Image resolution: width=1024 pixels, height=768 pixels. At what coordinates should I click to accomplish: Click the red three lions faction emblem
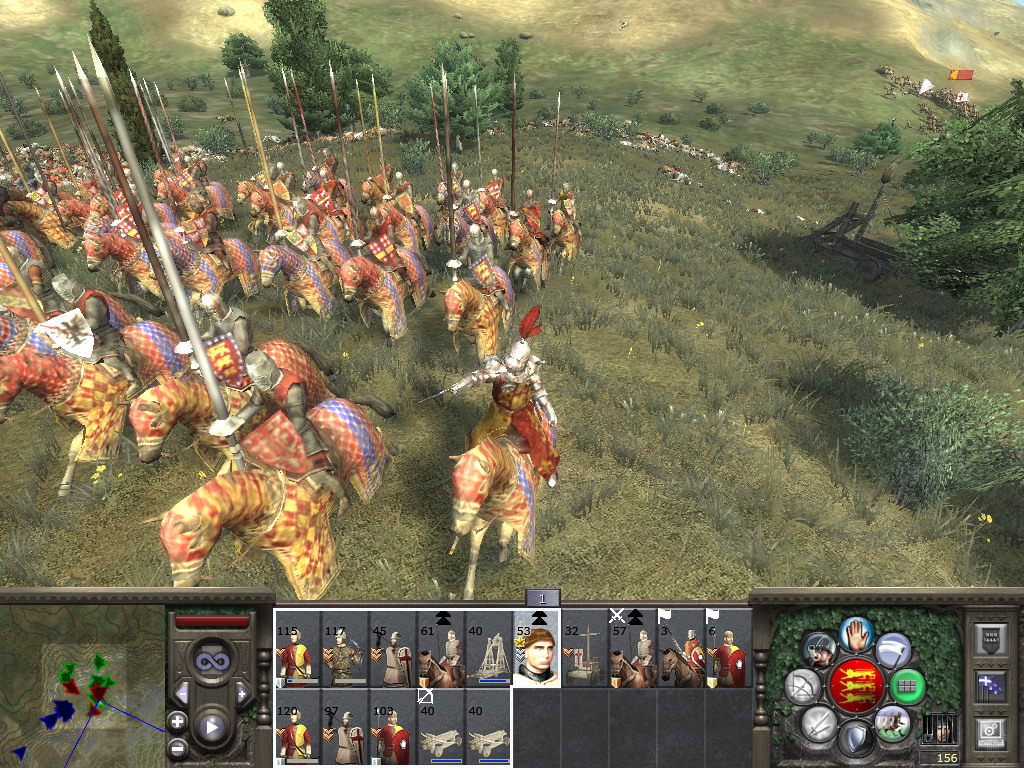[x=856, y=687]
